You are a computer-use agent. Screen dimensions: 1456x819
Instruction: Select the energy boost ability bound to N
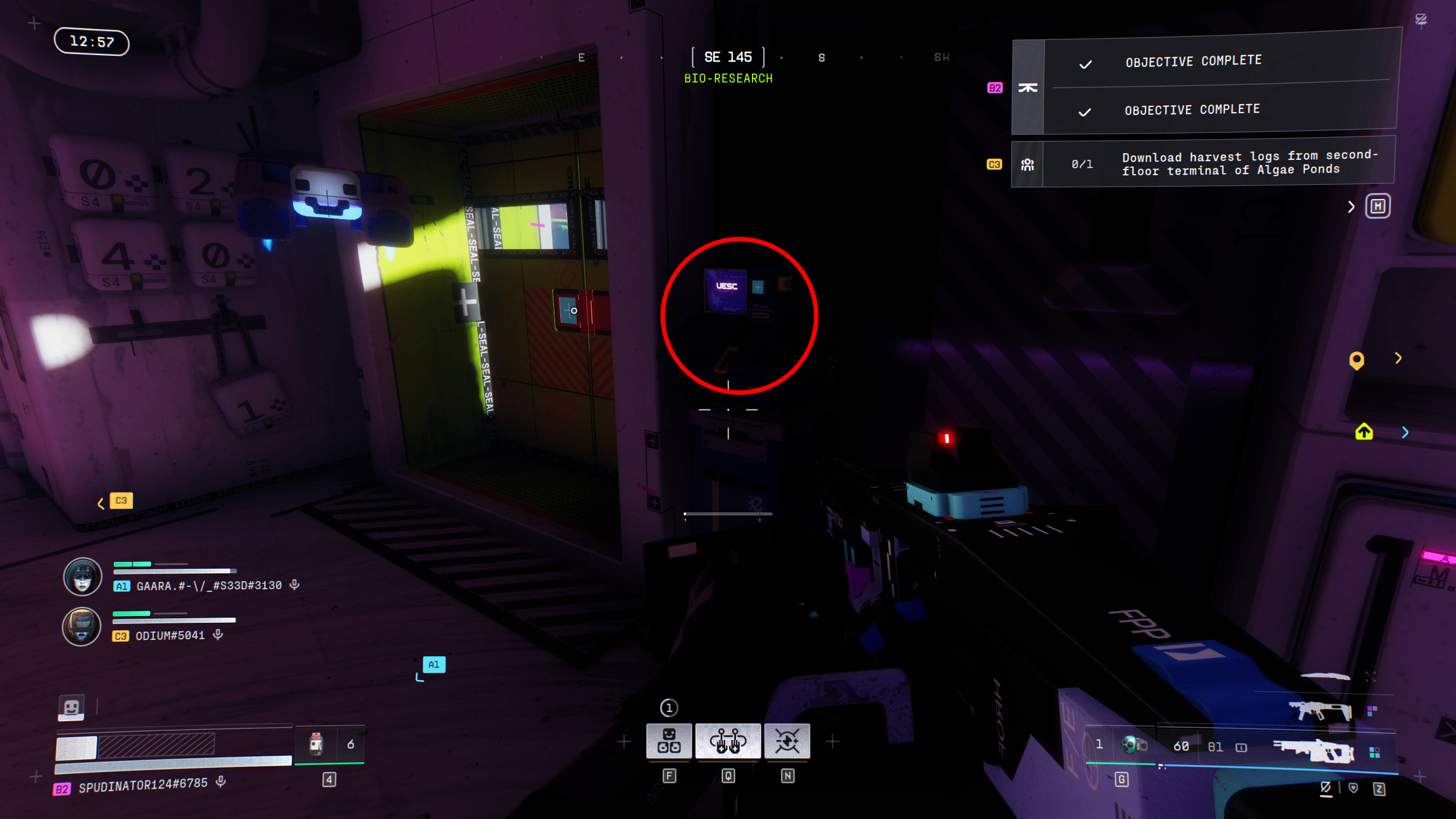[789, 741]
